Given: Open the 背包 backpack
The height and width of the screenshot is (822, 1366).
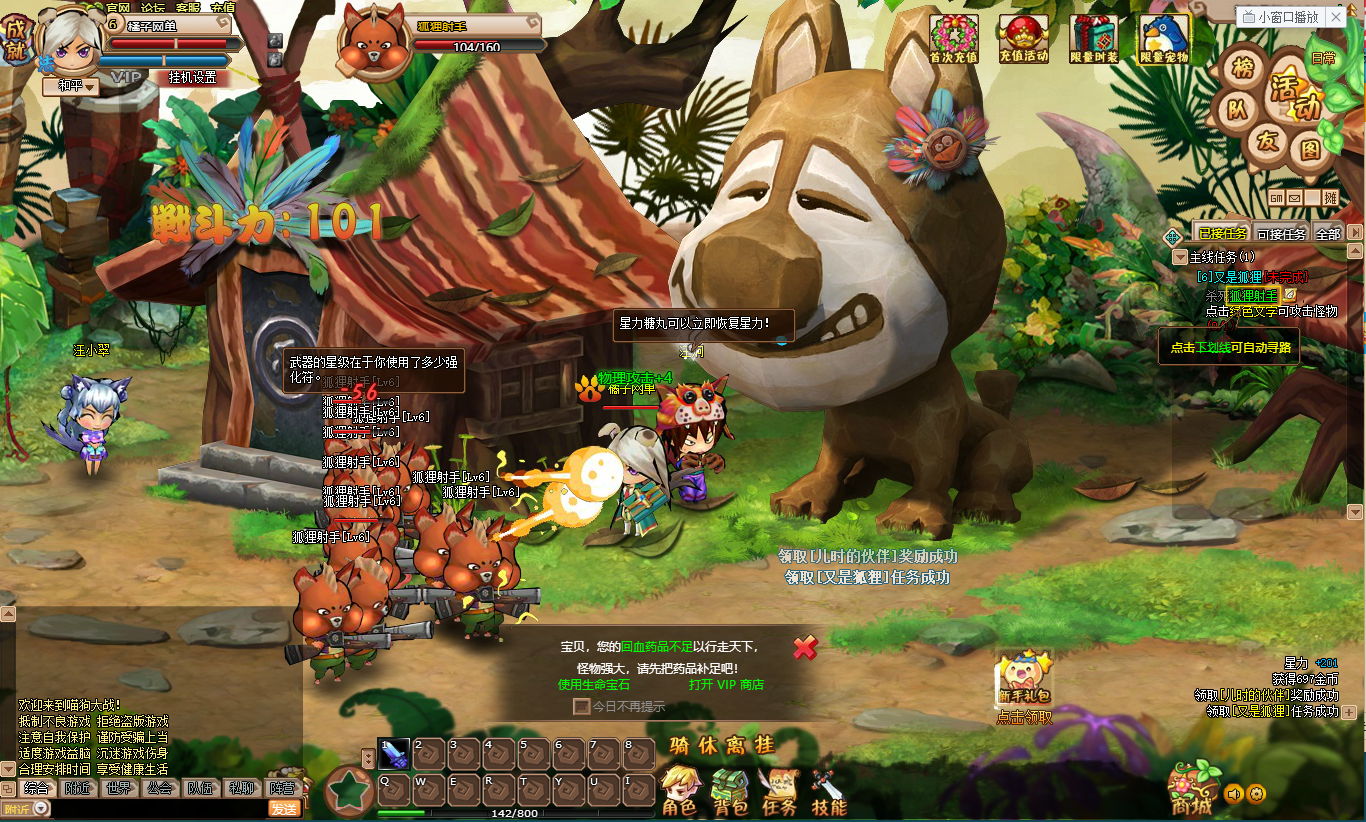Looking at the screenshot, I should pos(731,790).
